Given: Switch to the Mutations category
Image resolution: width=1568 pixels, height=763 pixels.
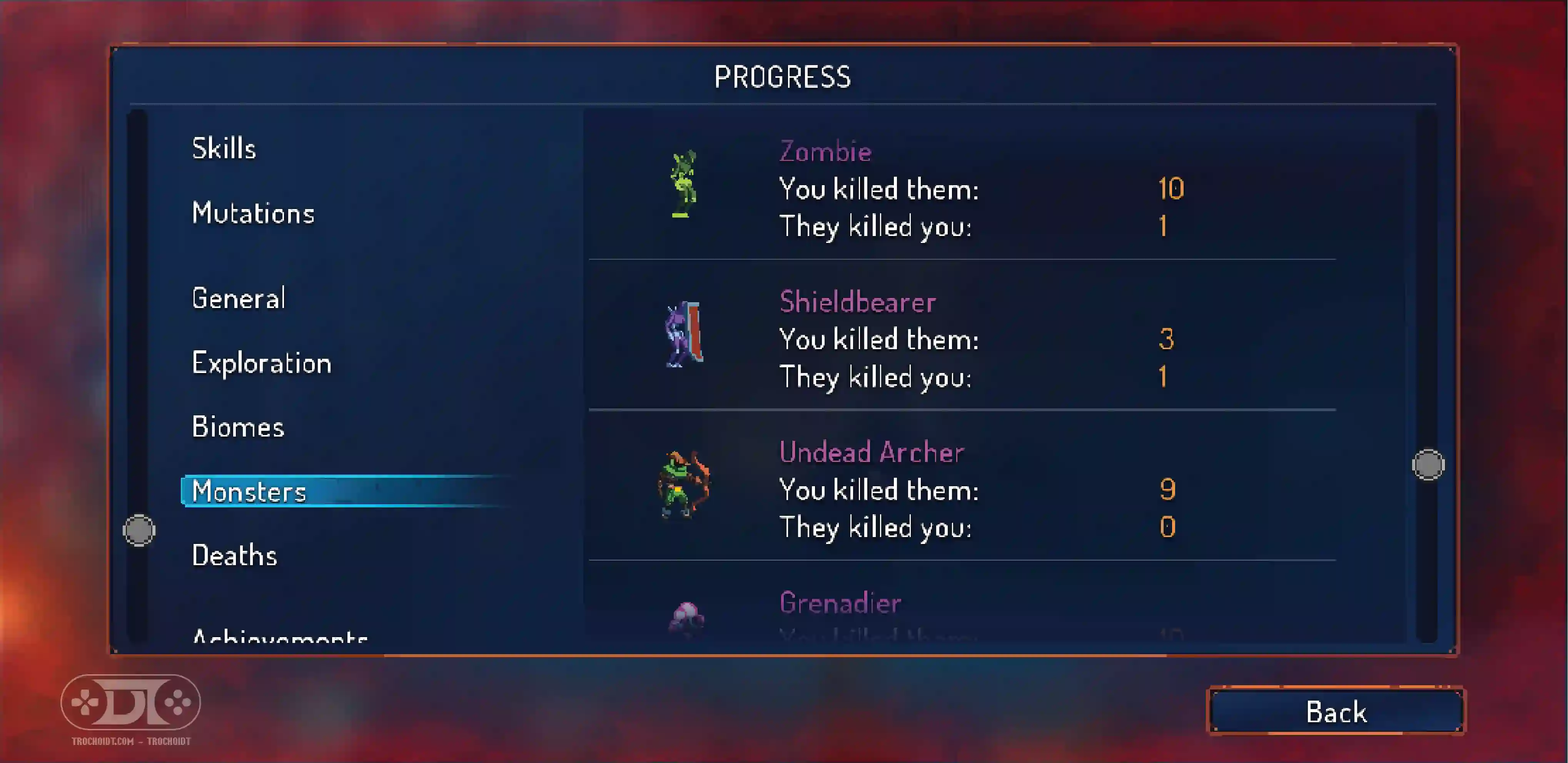Looking at the screenshot, I should click(253, 213).
